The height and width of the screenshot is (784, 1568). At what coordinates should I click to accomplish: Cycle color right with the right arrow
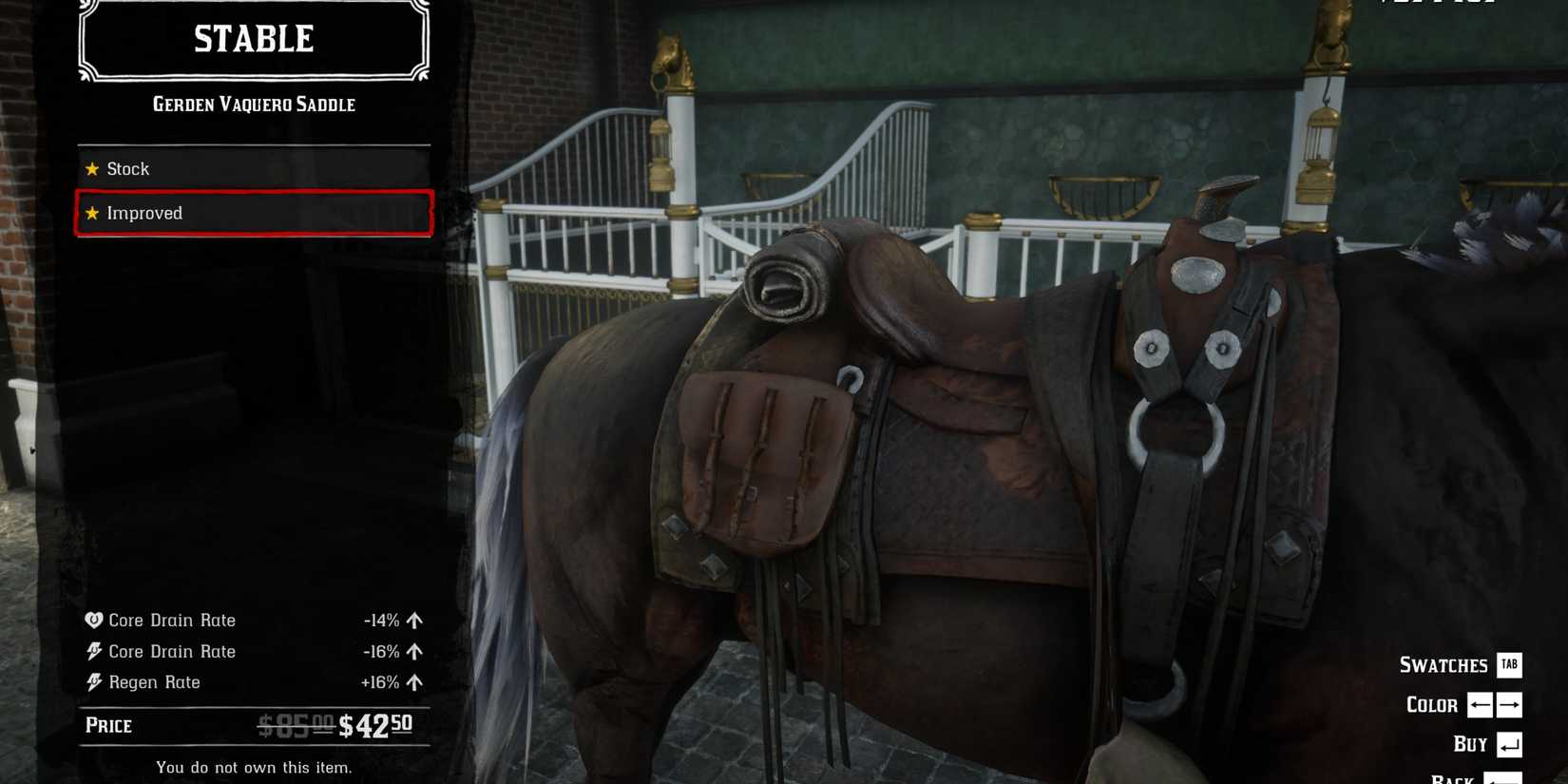1509,705
